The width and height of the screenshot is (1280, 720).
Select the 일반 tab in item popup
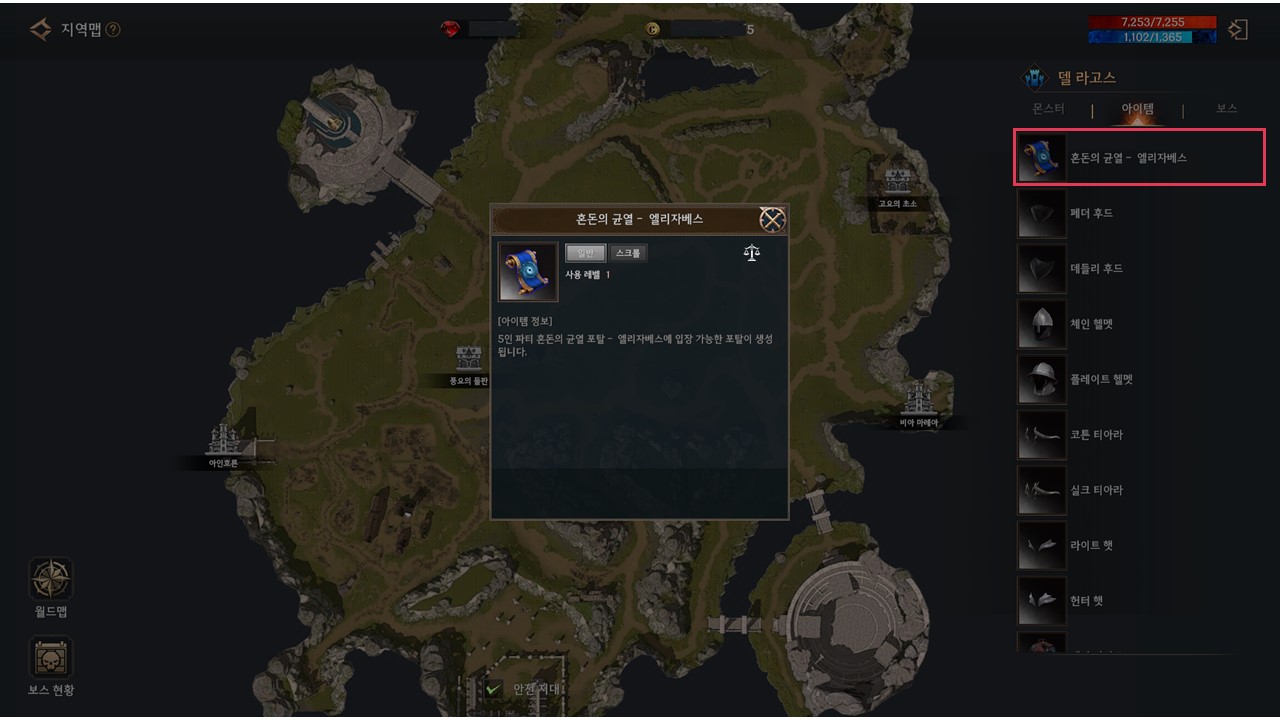pos(585,253)
